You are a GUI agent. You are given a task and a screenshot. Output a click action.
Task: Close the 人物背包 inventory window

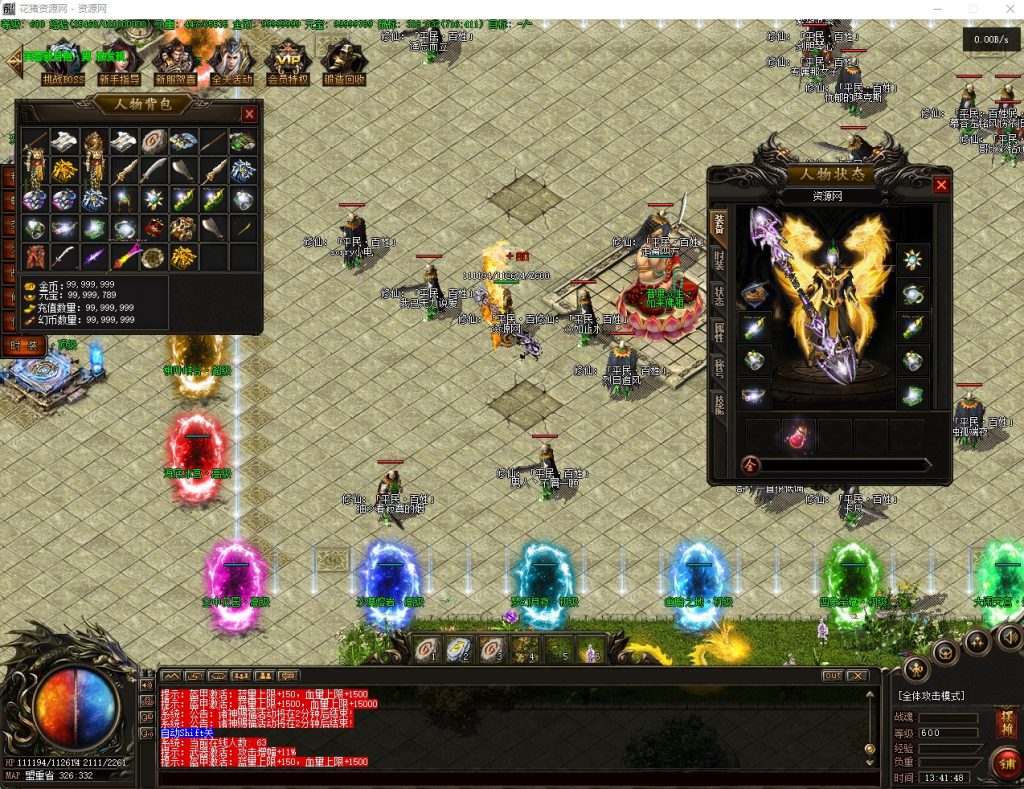[x=249, y=114]
